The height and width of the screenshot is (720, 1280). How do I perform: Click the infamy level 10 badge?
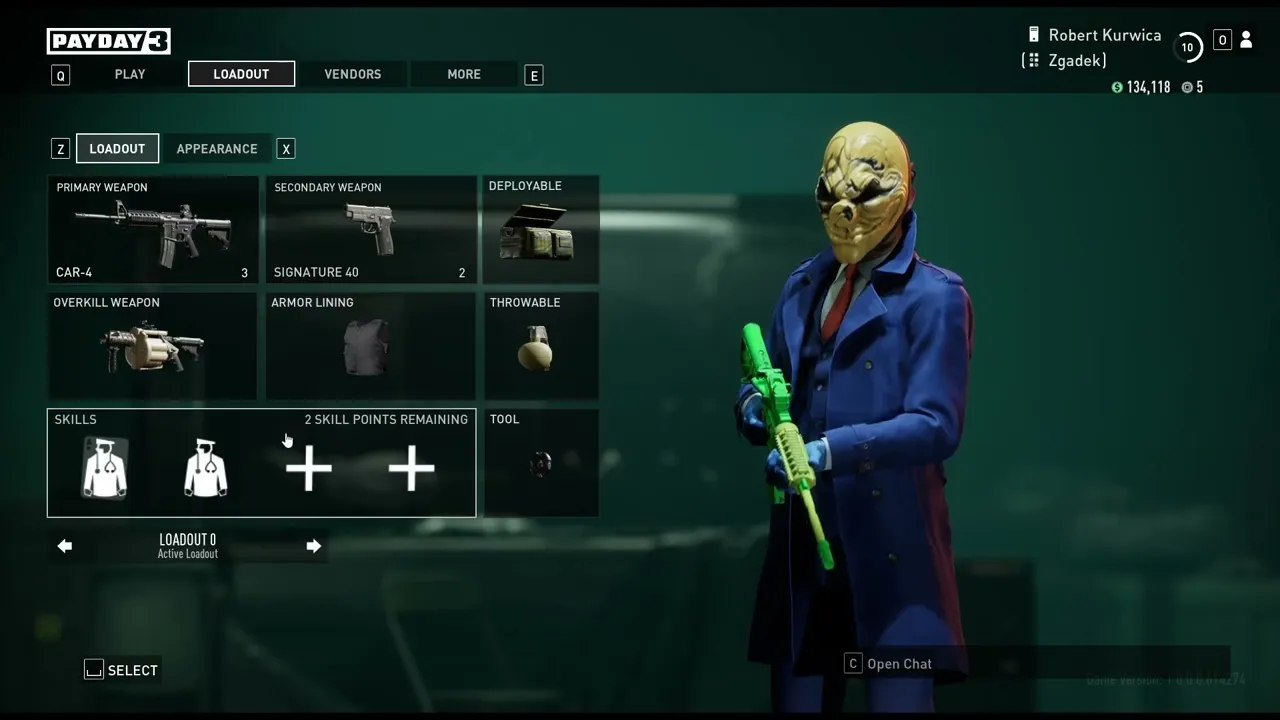pos(1187,47)
